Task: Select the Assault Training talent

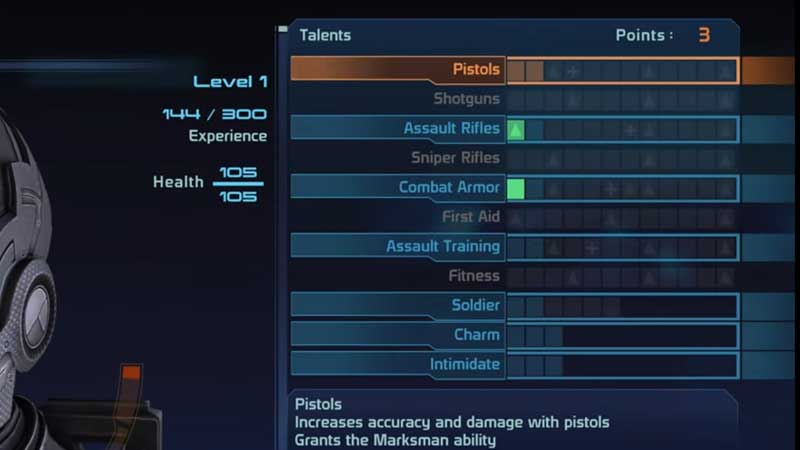Action: pyautogui.click(x=443, y=246)
